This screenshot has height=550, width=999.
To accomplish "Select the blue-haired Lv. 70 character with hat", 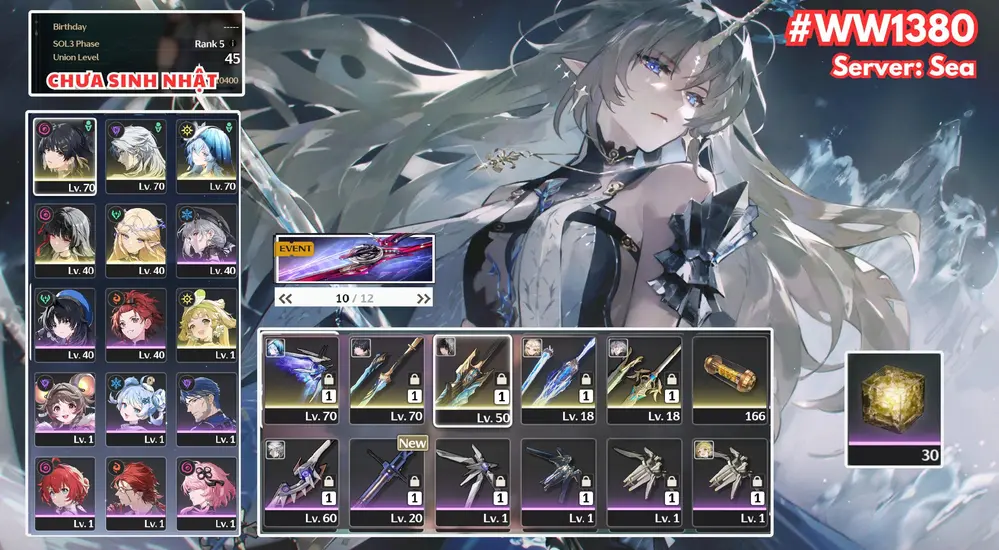I will [207, 155].
